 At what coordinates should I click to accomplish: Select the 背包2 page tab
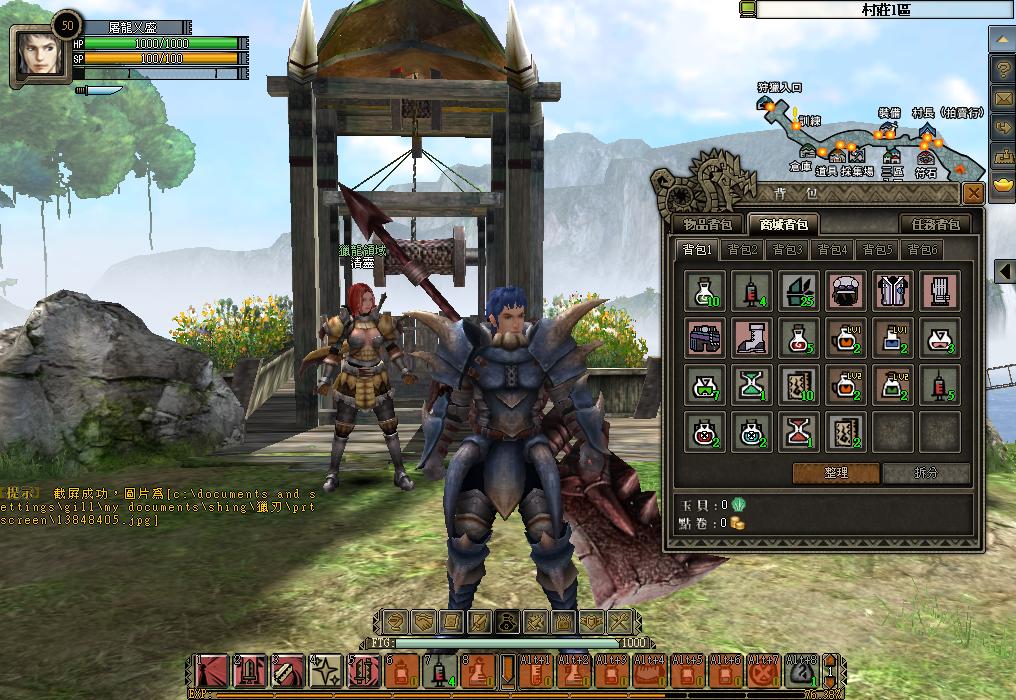pyautogui.click(x=743, y=250)
